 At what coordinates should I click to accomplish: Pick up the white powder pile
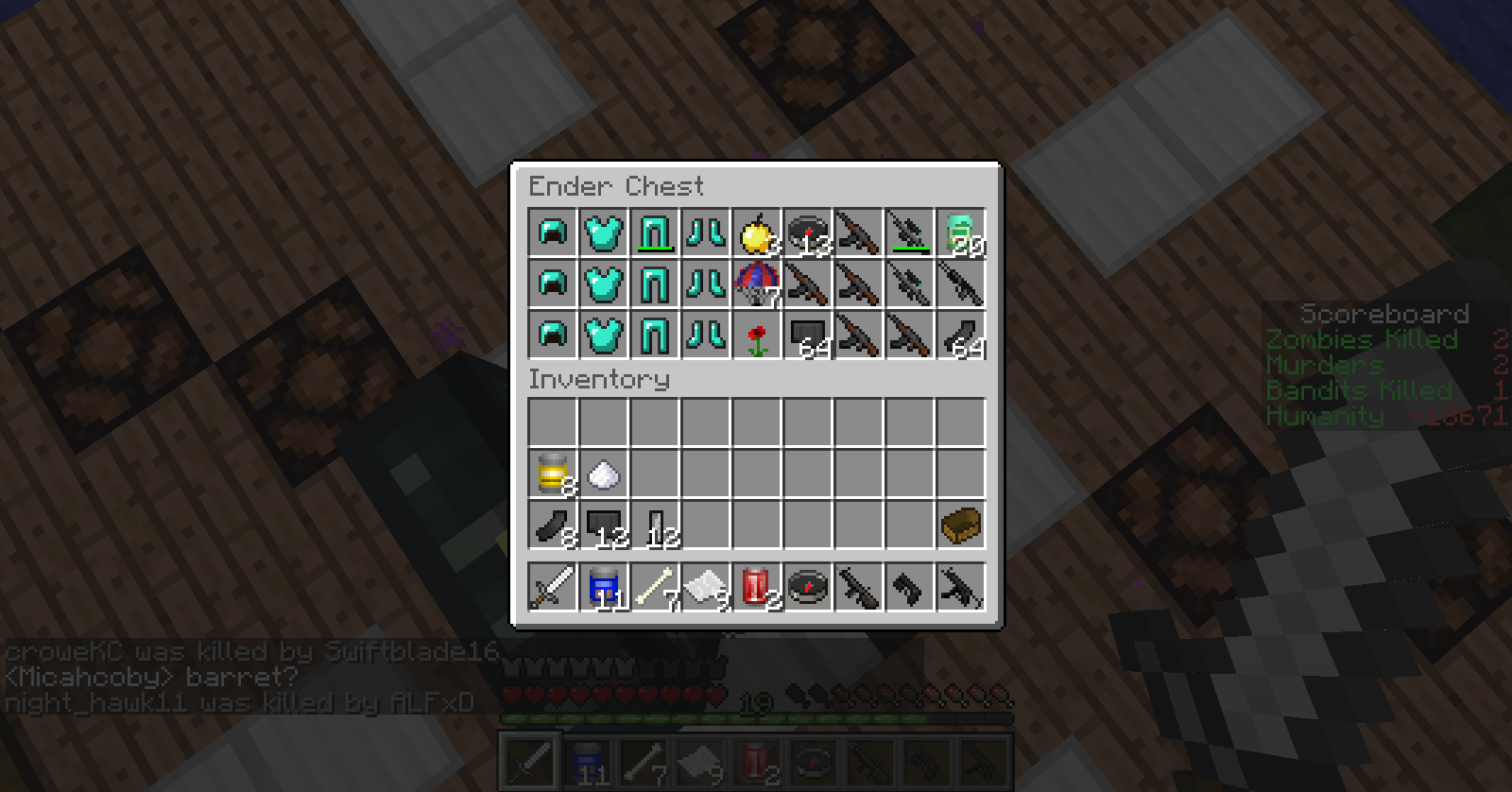click(x=603, y=473)
